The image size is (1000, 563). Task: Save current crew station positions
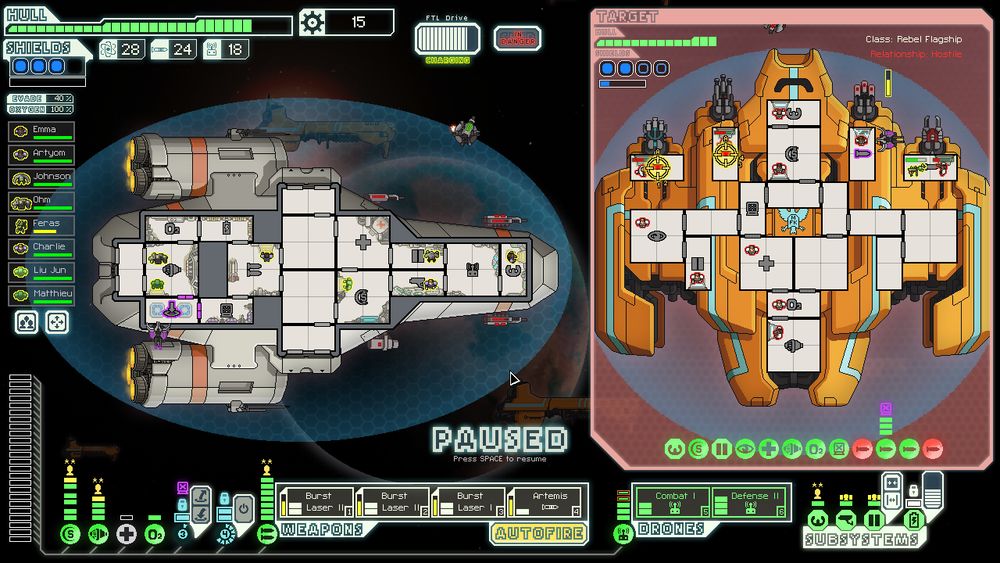pos(27,322)
